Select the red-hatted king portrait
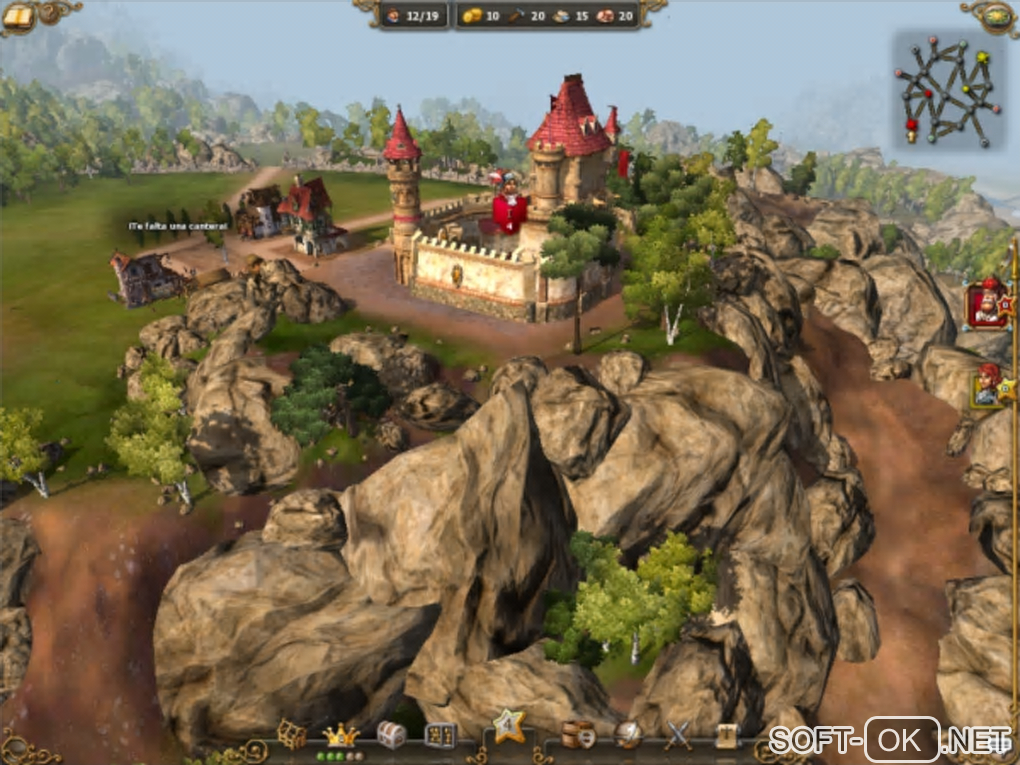The image size is (1020, 765). point(986,304)
